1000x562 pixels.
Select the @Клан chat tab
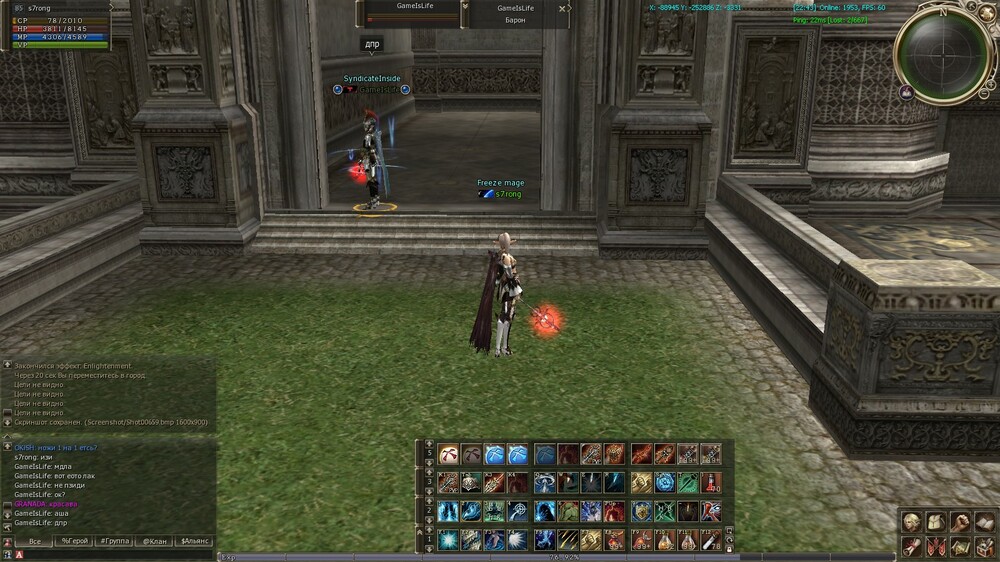pos(154,541)
